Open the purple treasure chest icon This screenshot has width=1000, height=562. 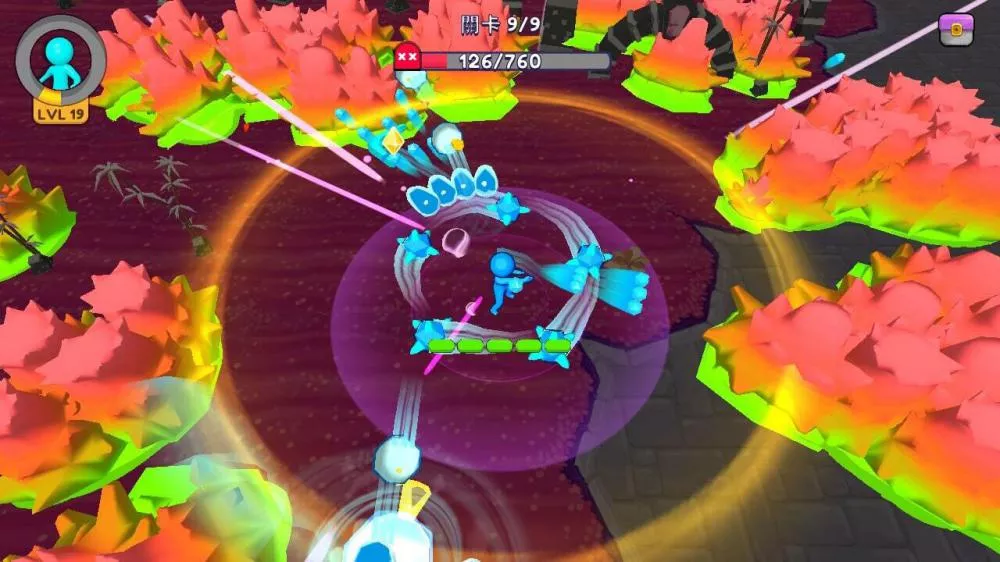click(956, 31)
